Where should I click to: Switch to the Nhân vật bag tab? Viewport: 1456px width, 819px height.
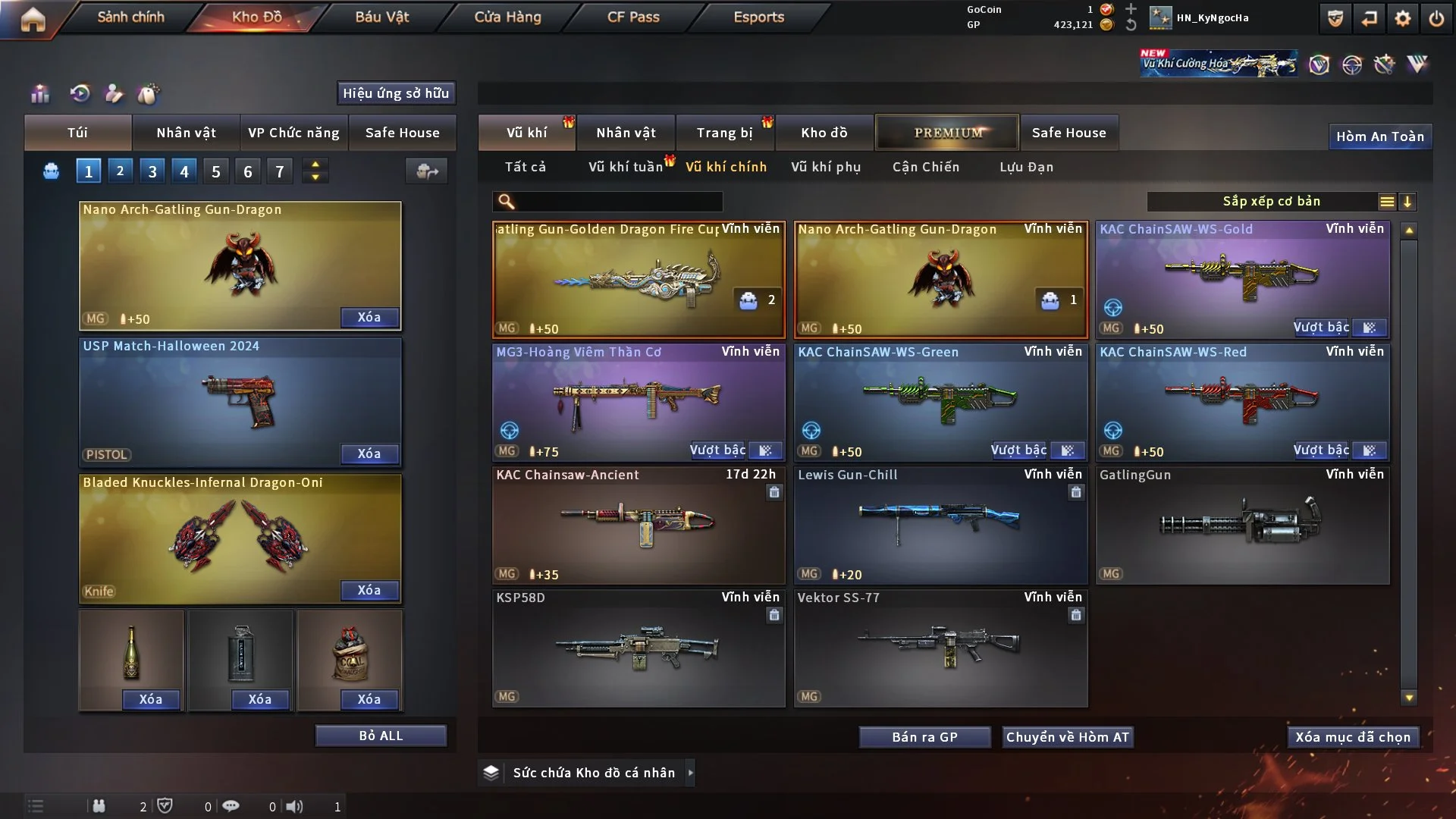tap(186, 133)
